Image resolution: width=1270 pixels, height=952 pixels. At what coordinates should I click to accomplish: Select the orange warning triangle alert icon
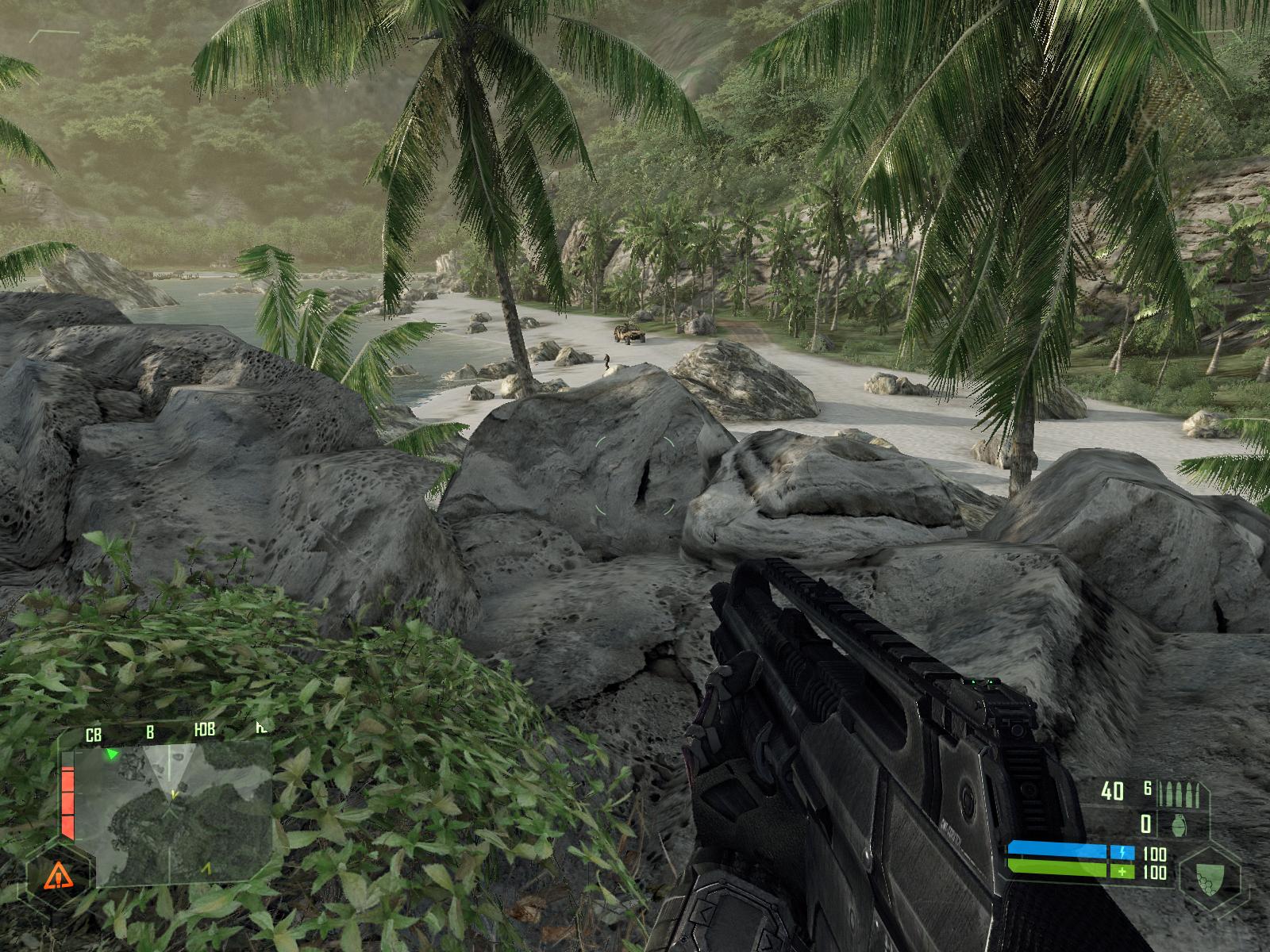coord(56,876)
